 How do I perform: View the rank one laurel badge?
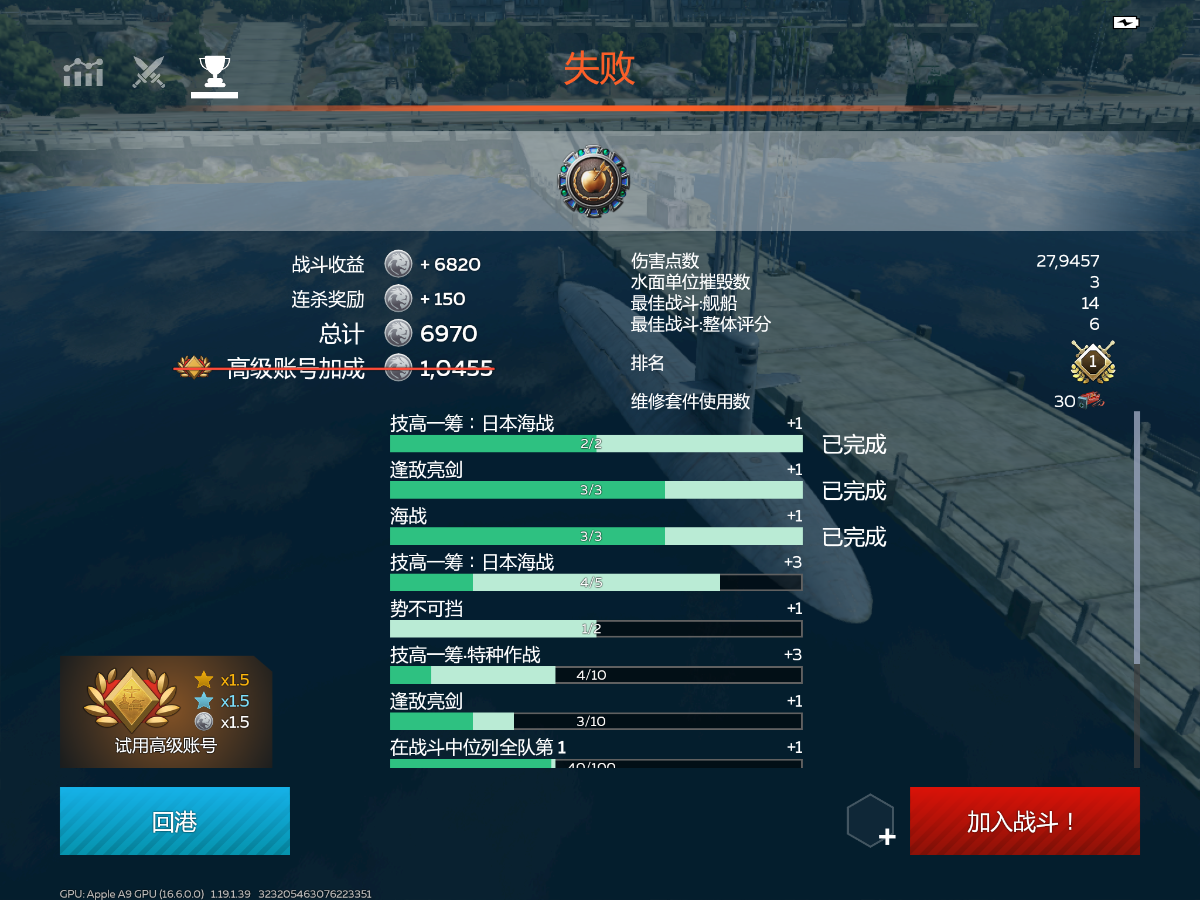(1092, 362)
